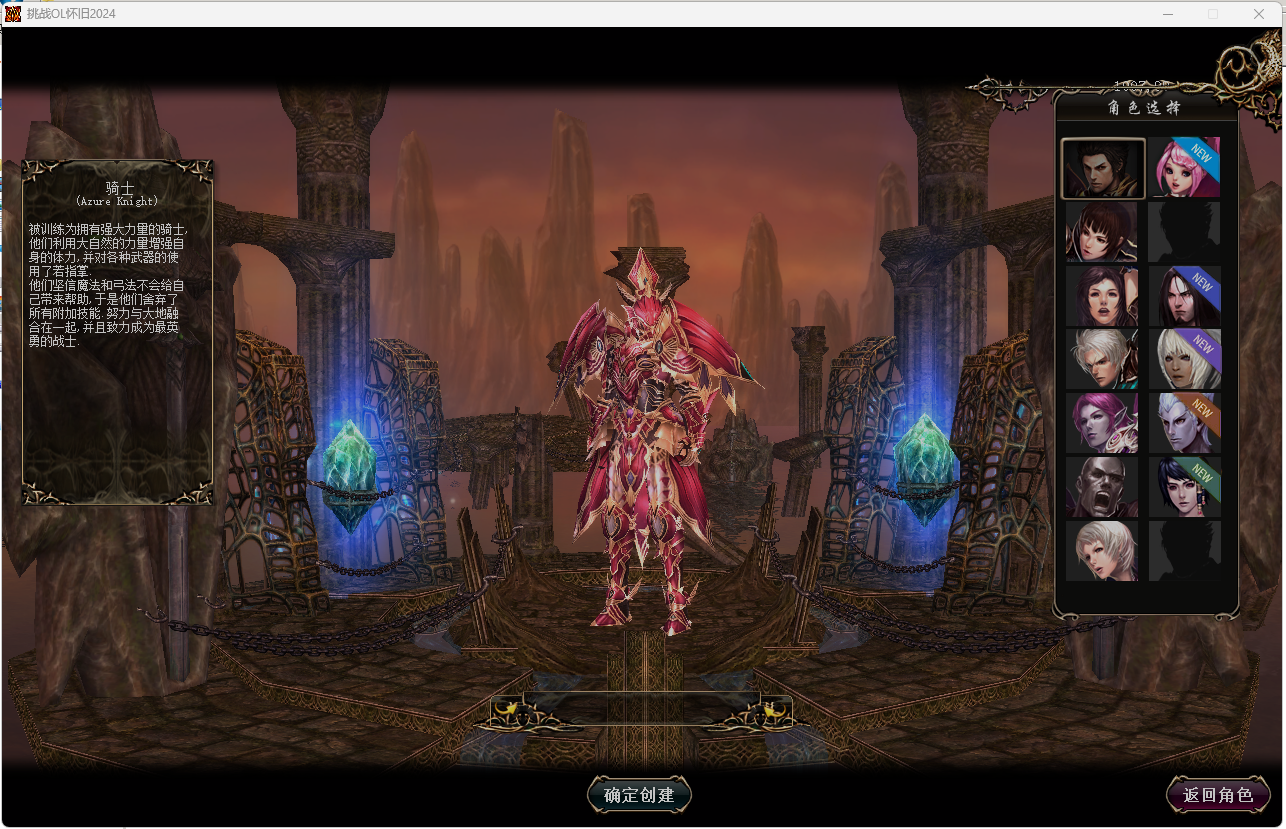Image resolution: width=1286 pixels, height=829 pixels.
Task: Pick the bald shouting man portrait
Action: coord(1102,487)
